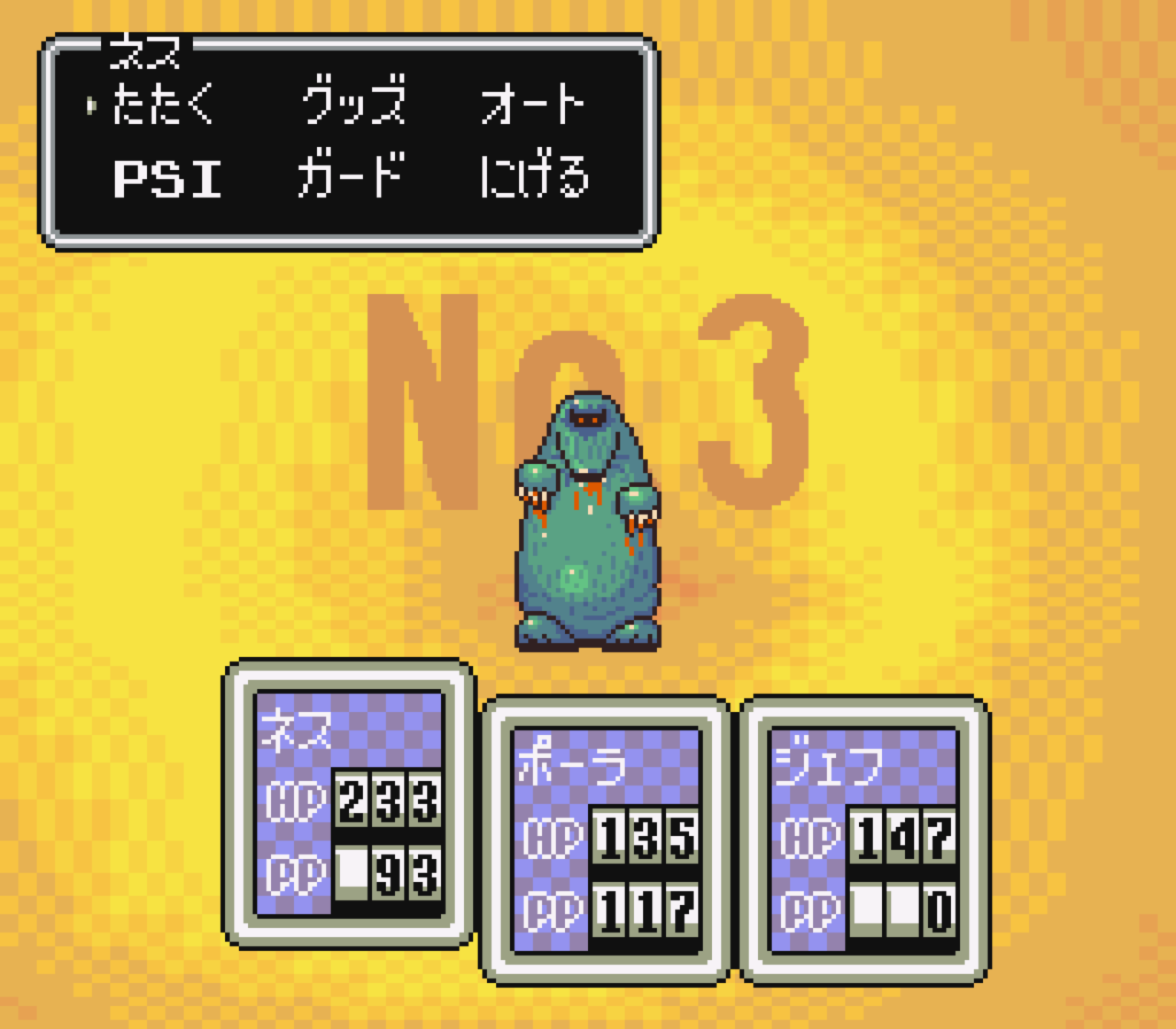Select the たたく (Bash) command
Viewport: 1176px width, 1029px height.
[x=163, y=104]
